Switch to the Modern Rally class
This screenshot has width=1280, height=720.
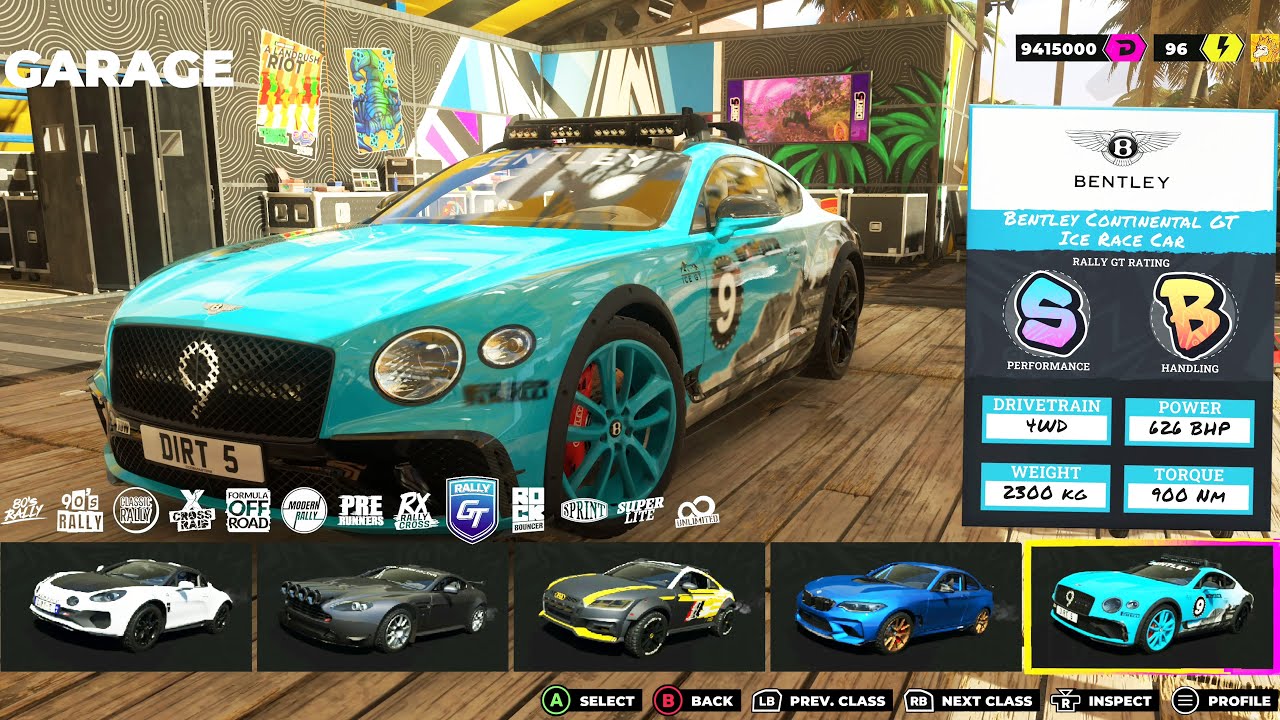(x=304, y=510)
